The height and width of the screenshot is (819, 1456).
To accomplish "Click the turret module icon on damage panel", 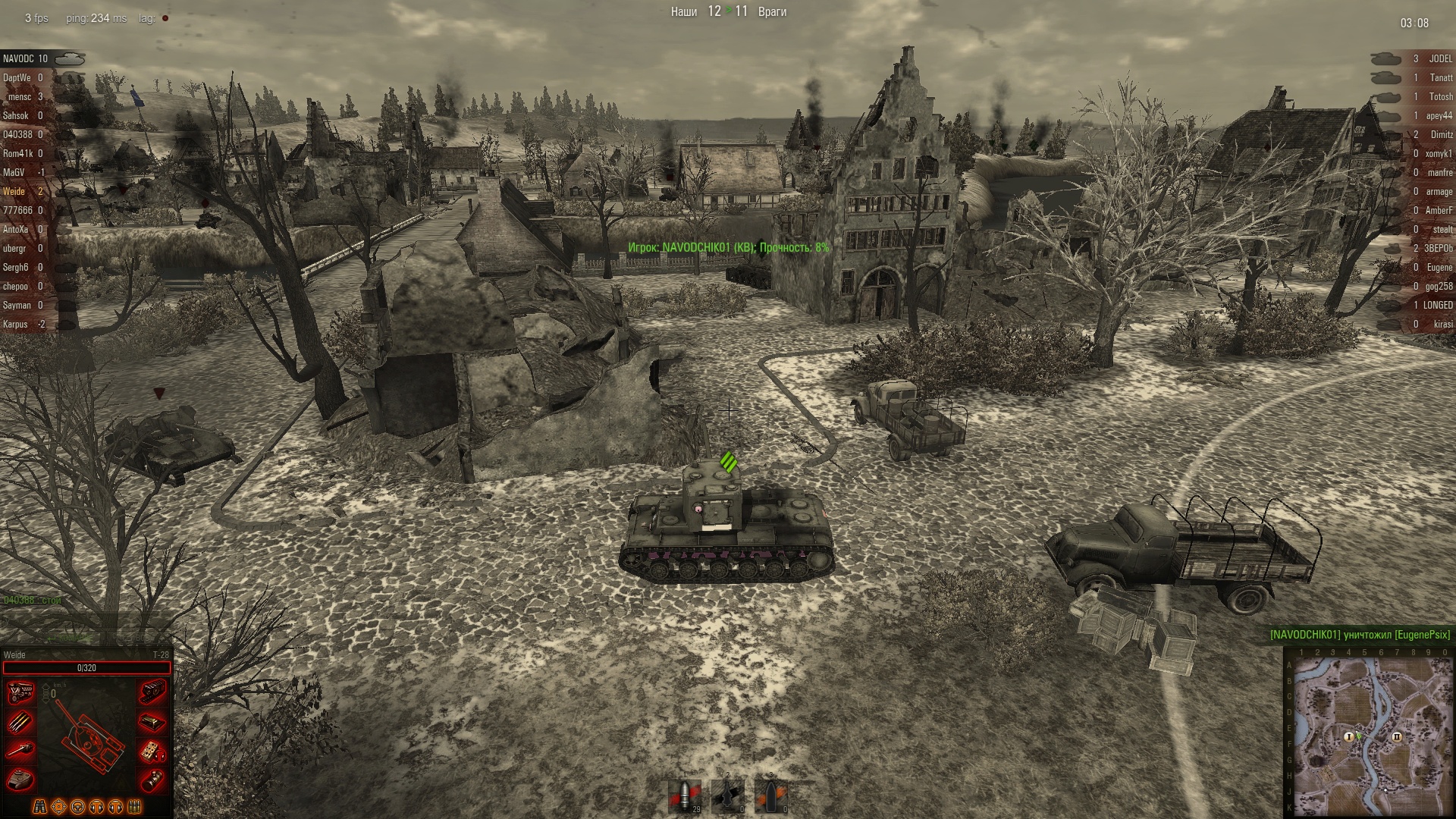I will pyautogui.click(x=20, y=777).
